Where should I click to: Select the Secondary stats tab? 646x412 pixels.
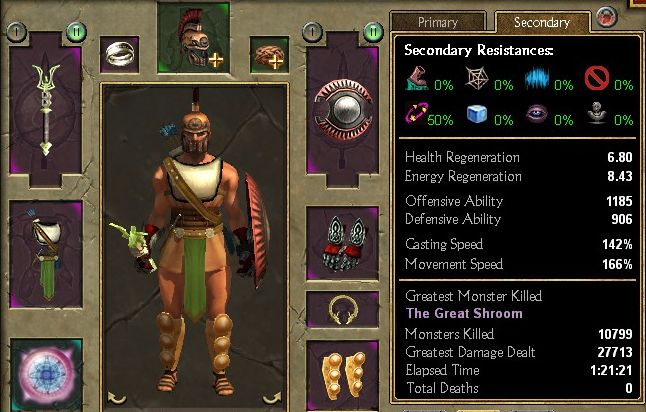click(x=540, y=22)
